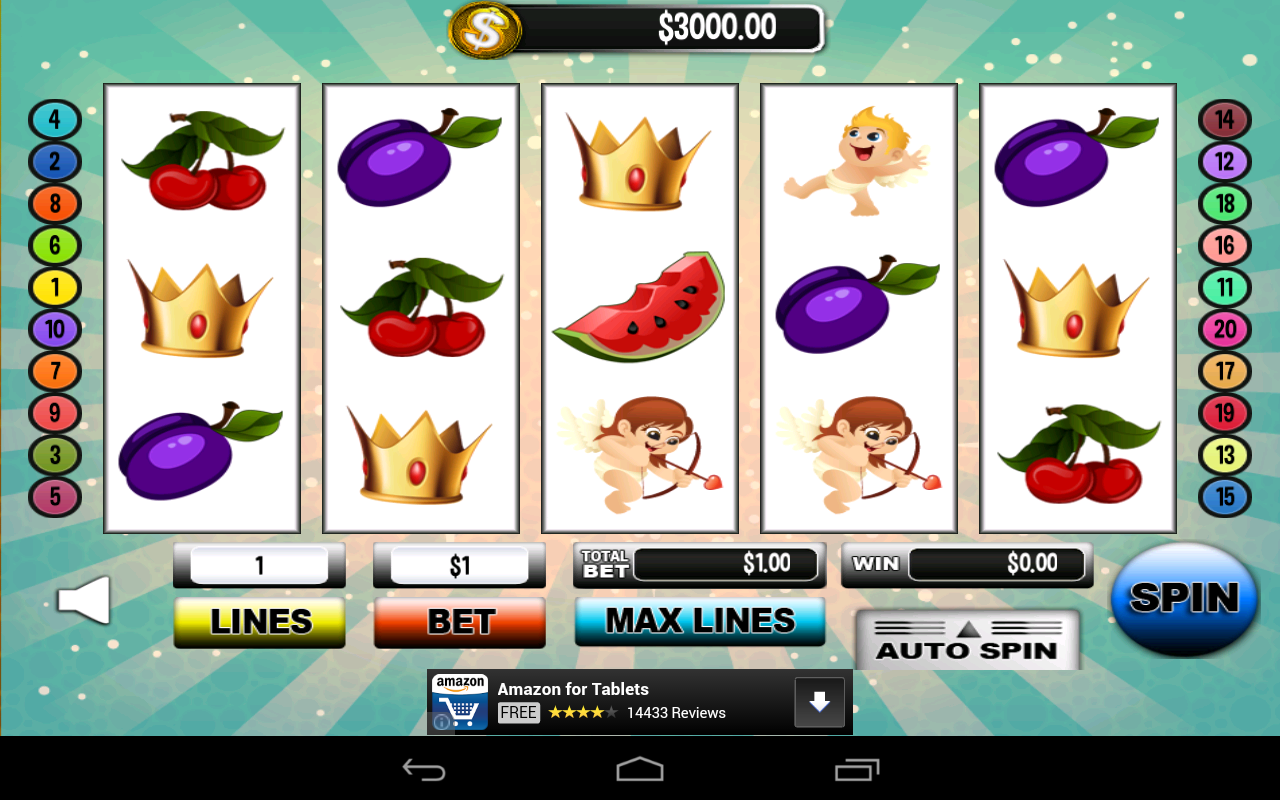Image resolution: width=1280 pixels, height=800 pixels.
Task: Select the MAX LINES button
Action: [700, 621]
